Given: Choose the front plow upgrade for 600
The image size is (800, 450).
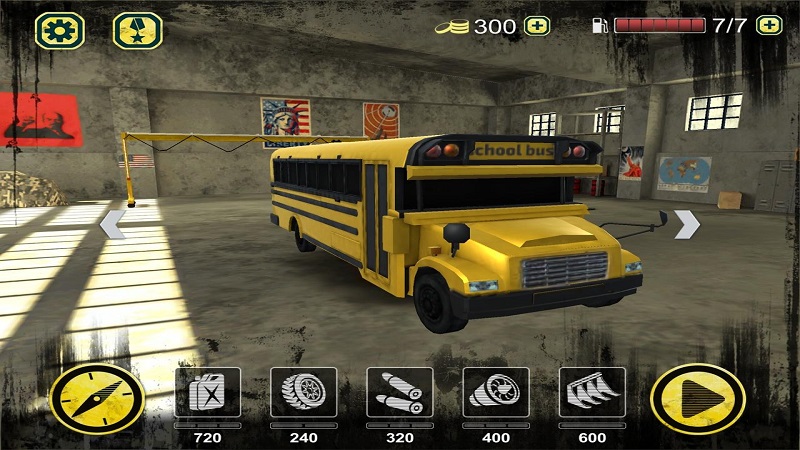Looking at the screenshot, I should coord(591,392).
